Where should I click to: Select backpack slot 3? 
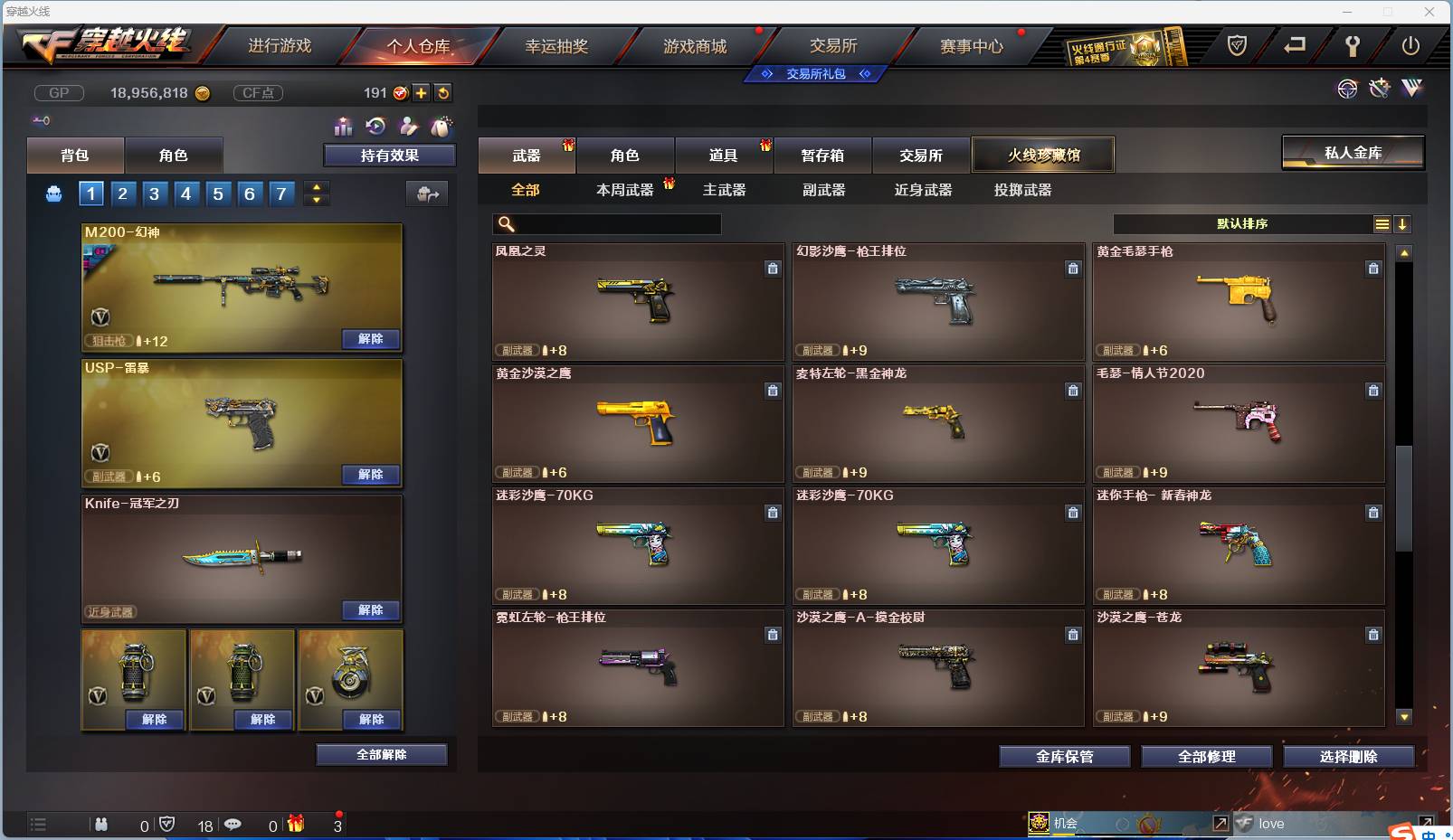click(154, 193)
